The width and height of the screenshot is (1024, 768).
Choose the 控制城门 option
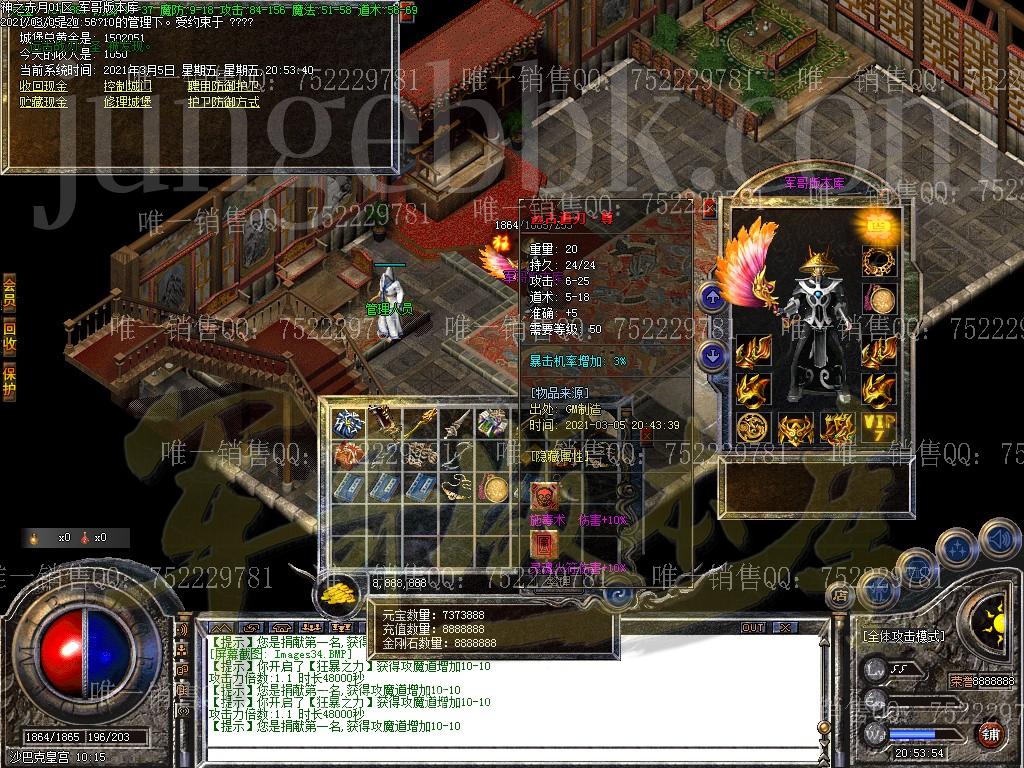[x=128, y=86]
